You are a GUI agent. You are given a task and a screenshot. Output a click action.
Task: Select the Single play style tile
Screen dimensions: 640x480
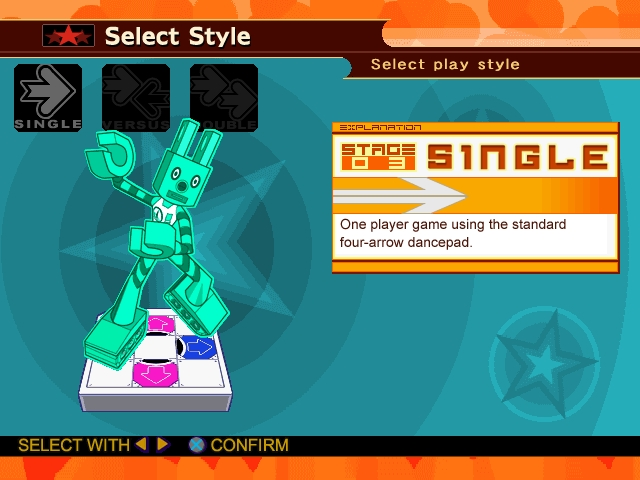click(48, 98)
